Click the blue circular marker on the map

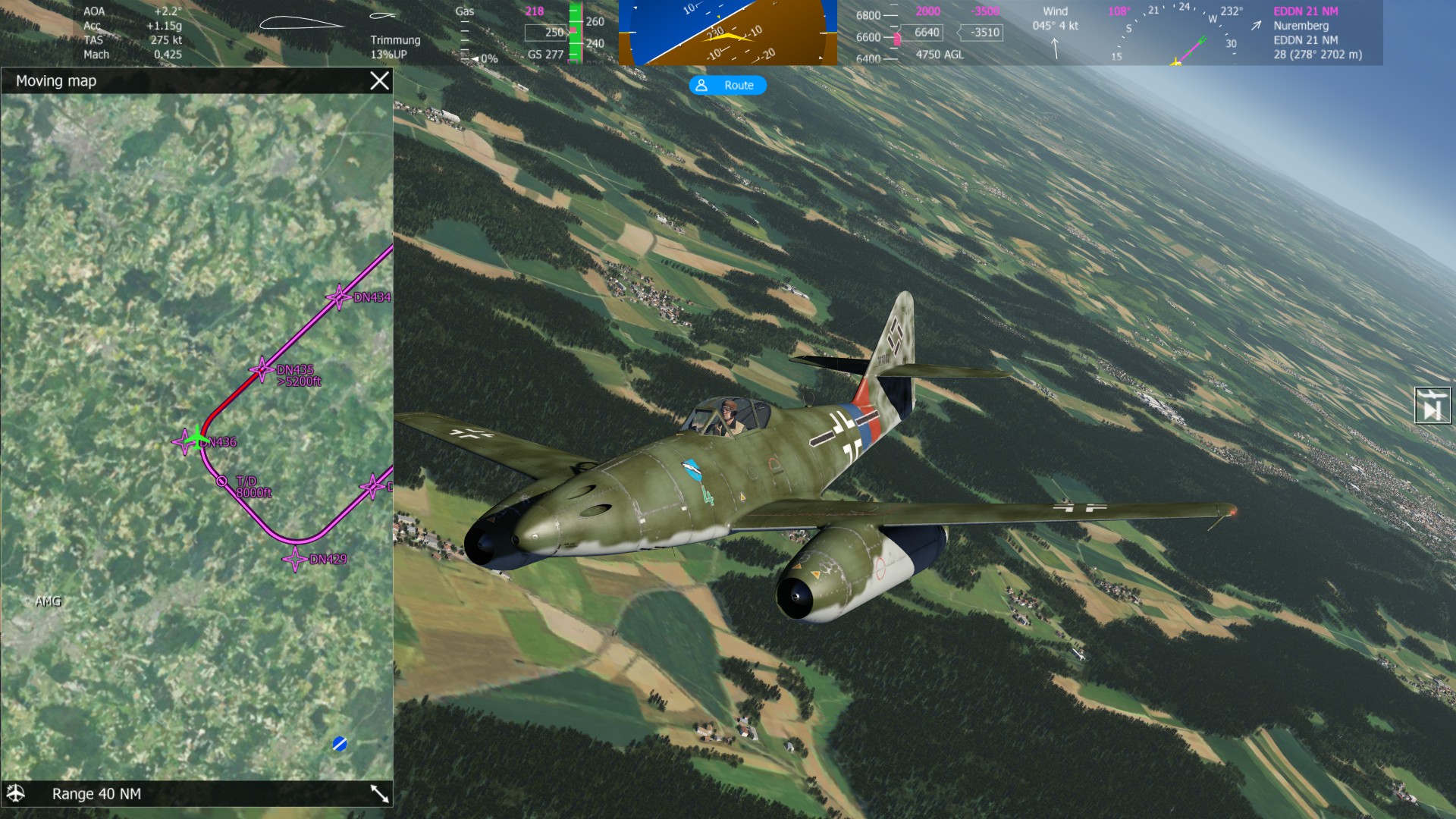[340, 744]
